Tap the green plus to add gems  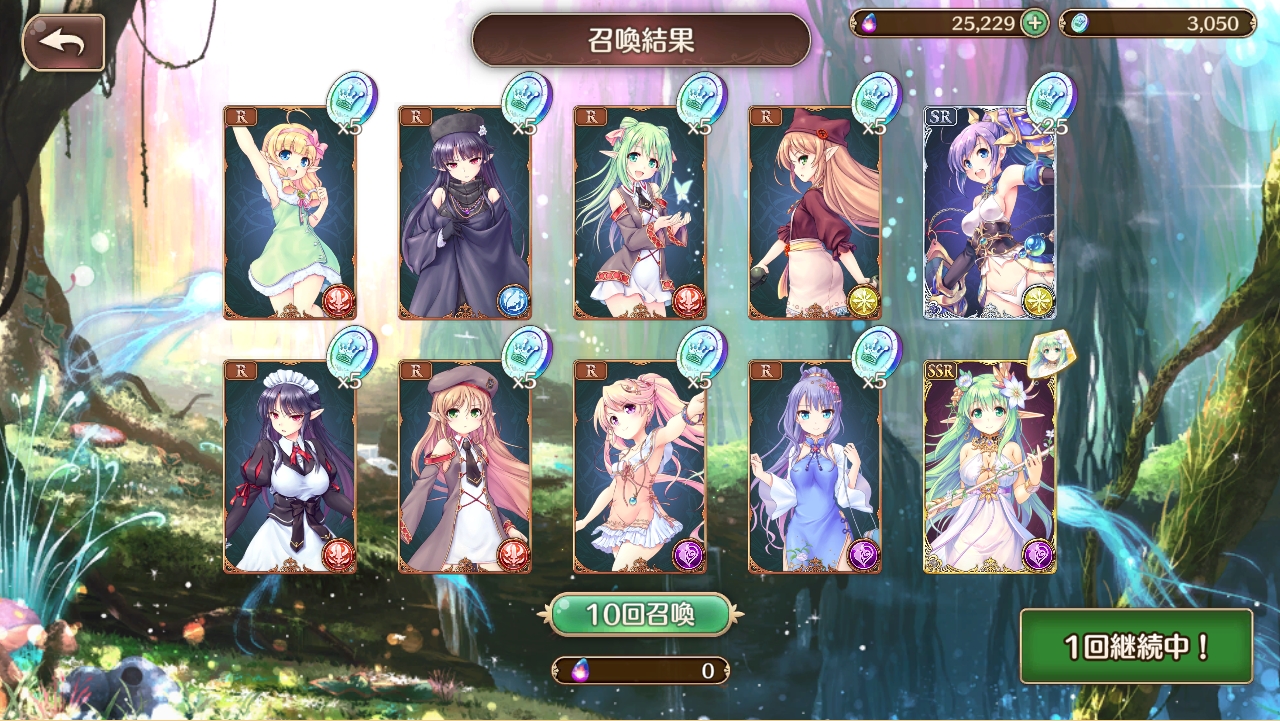click(1034, 23)
